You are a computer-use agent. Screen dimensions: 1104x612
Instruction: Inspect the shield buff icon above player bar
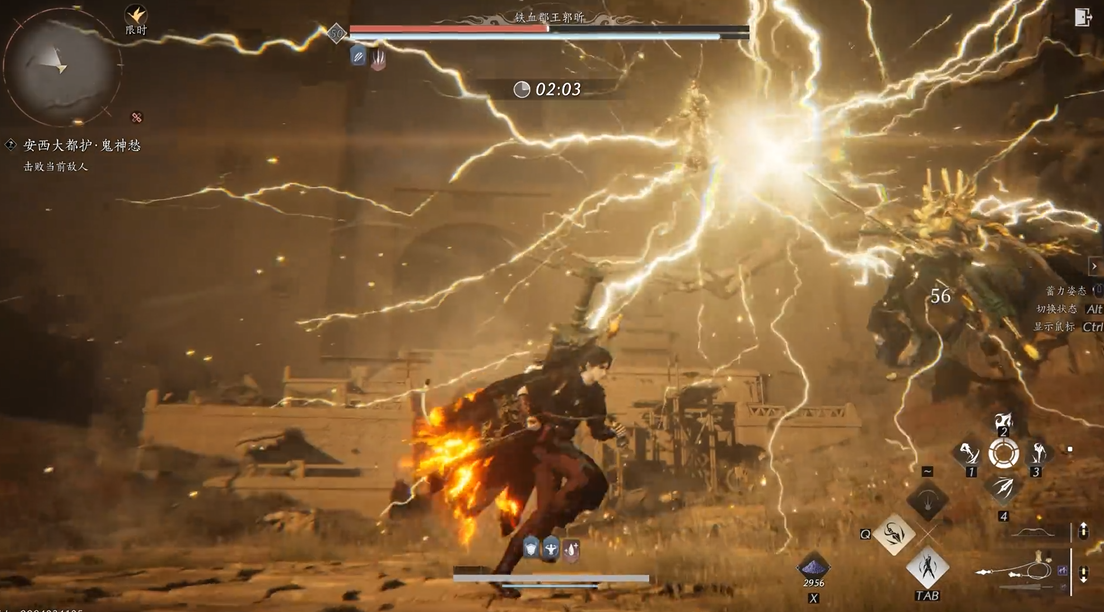[531, 547]
